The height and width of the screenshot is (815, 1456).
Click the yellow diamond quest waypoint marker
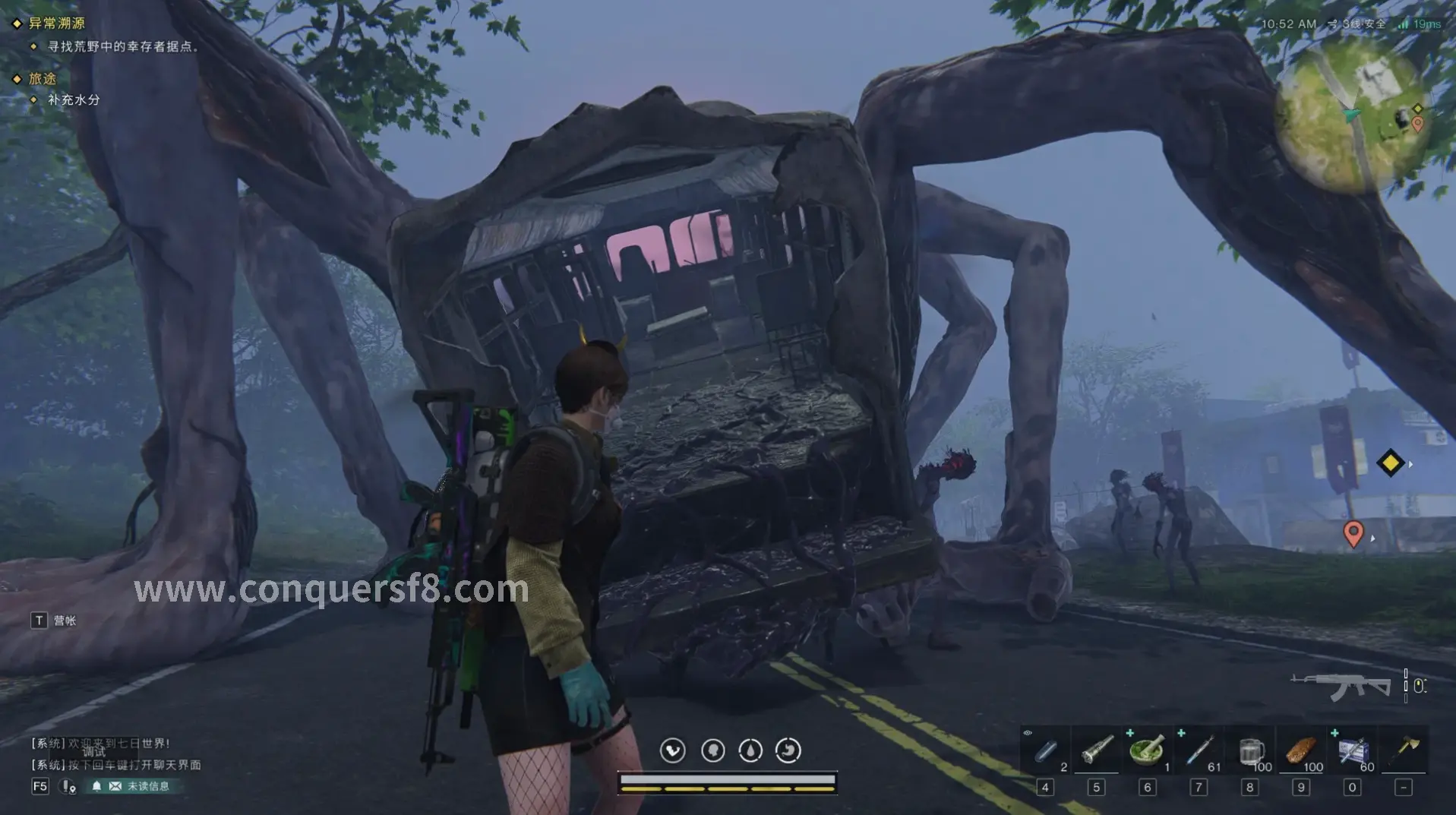(x=1390, y=463)
